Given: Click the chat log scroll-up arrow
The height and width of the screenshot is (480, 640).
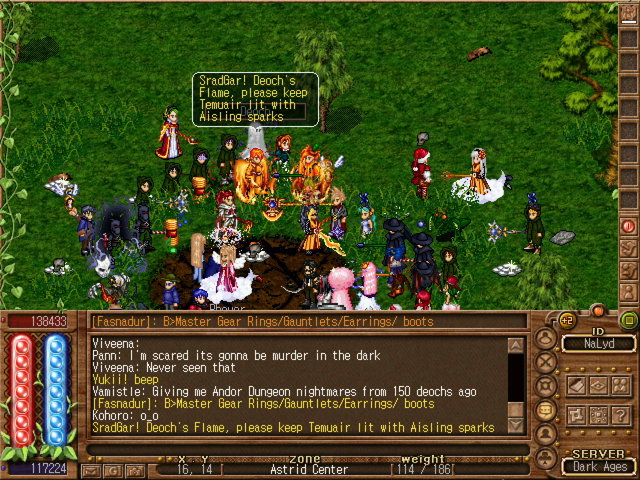Looking at the screenshot, I should click(516, 346).
